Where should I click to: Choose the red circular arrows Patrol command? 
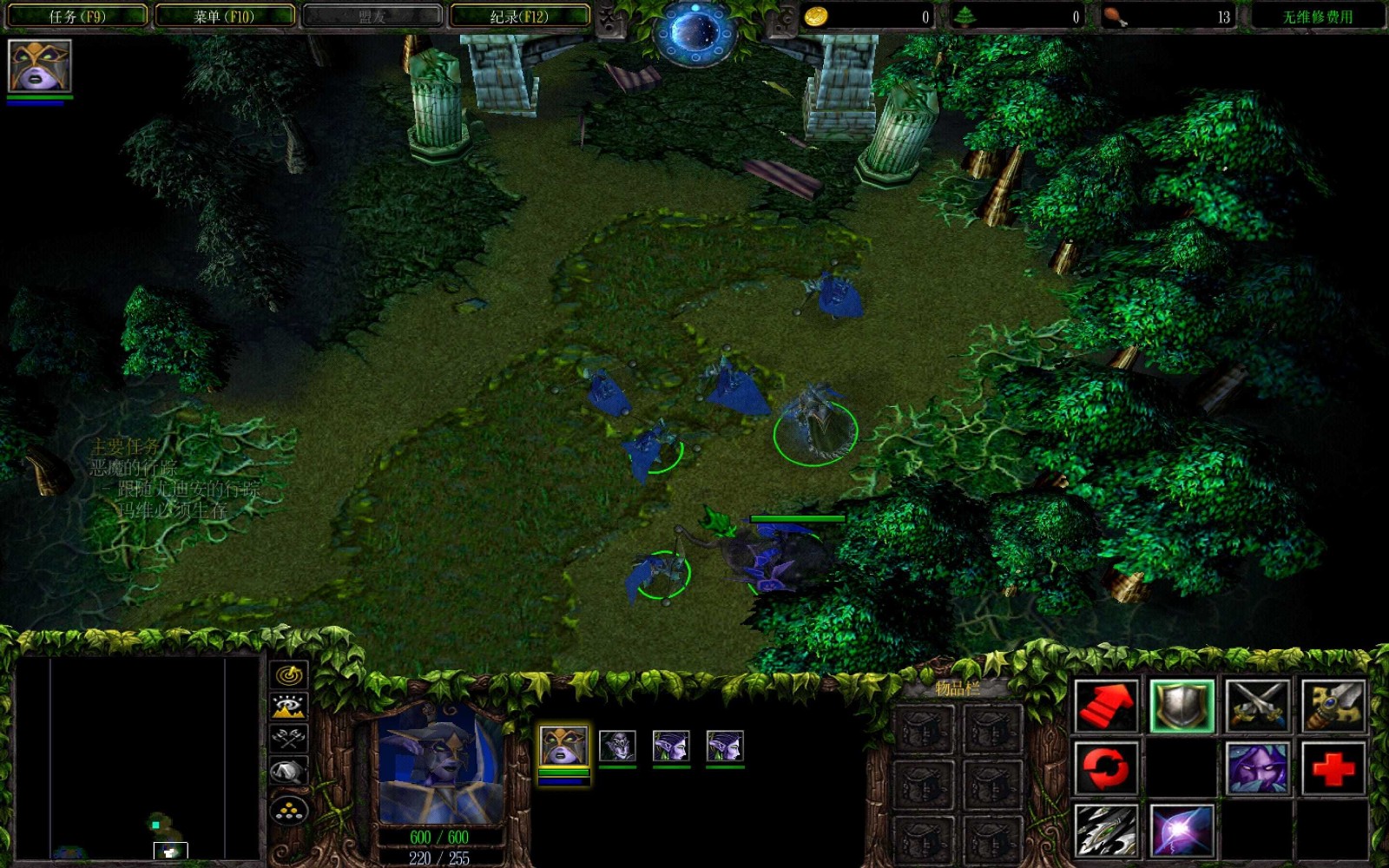[1105, 768]
